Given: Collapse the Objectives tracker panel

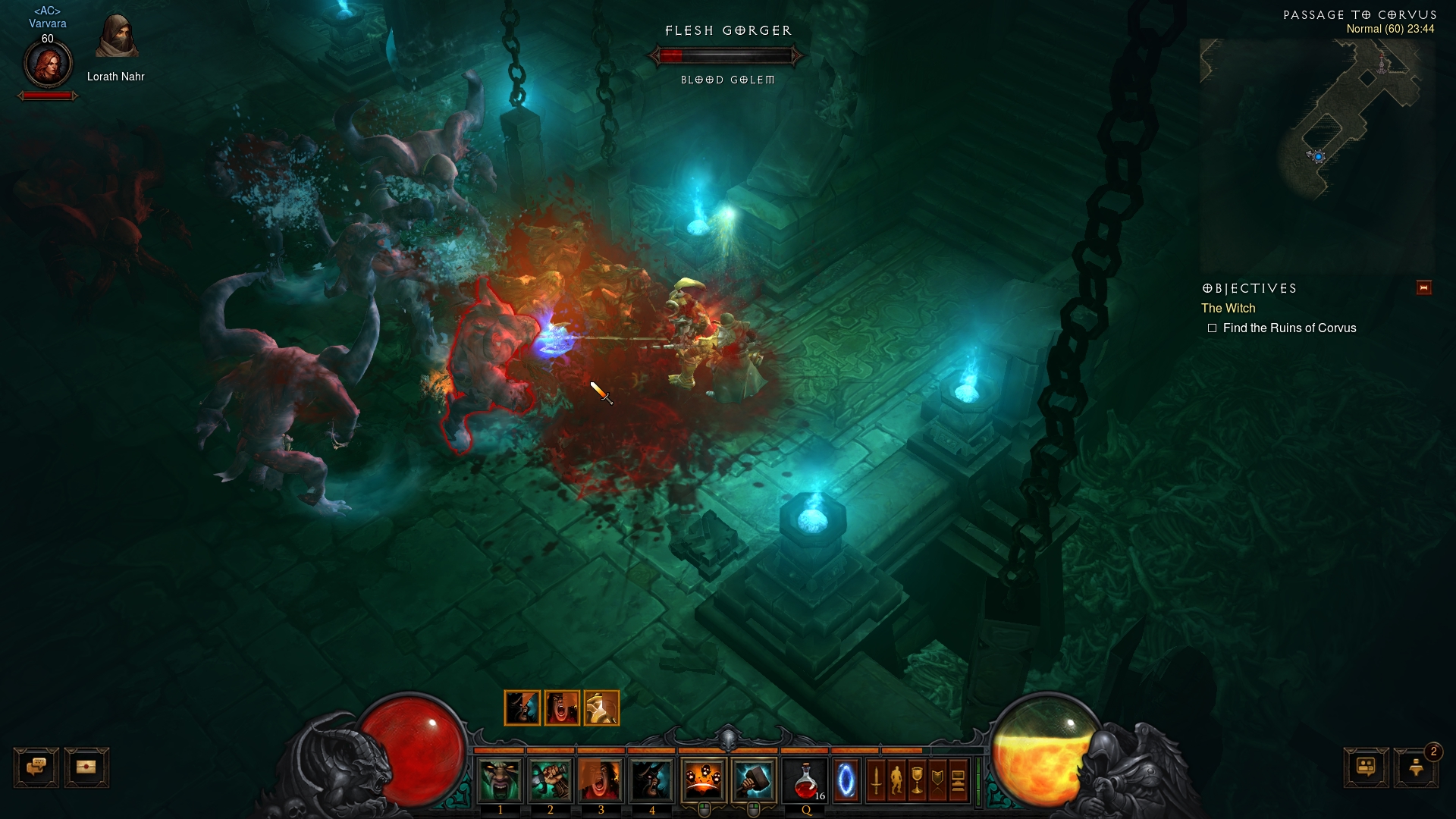Looking at the screenshot, I should (1423, 287).
